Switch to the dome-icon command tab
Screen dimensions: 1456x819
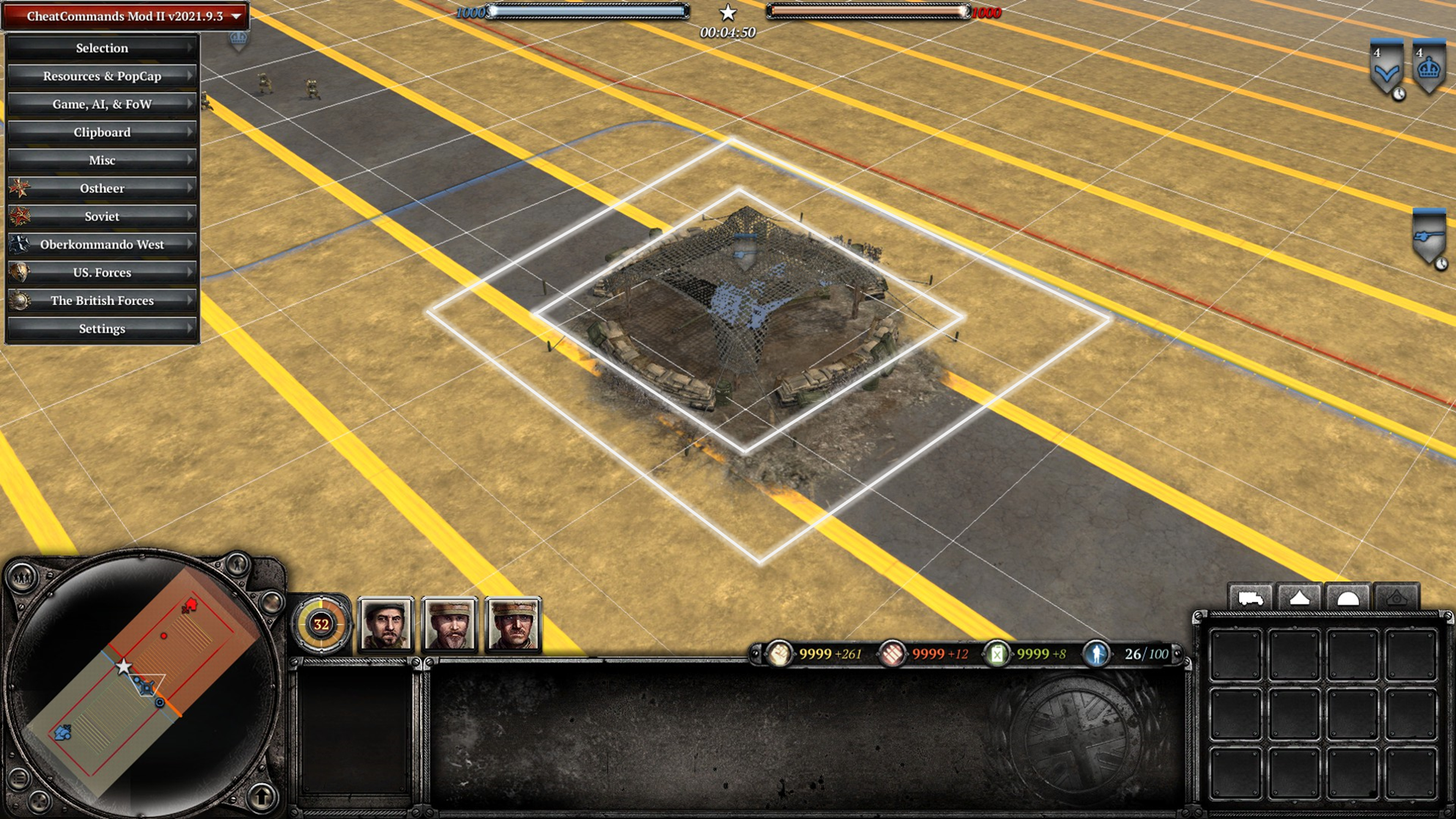click(1347, 598)
